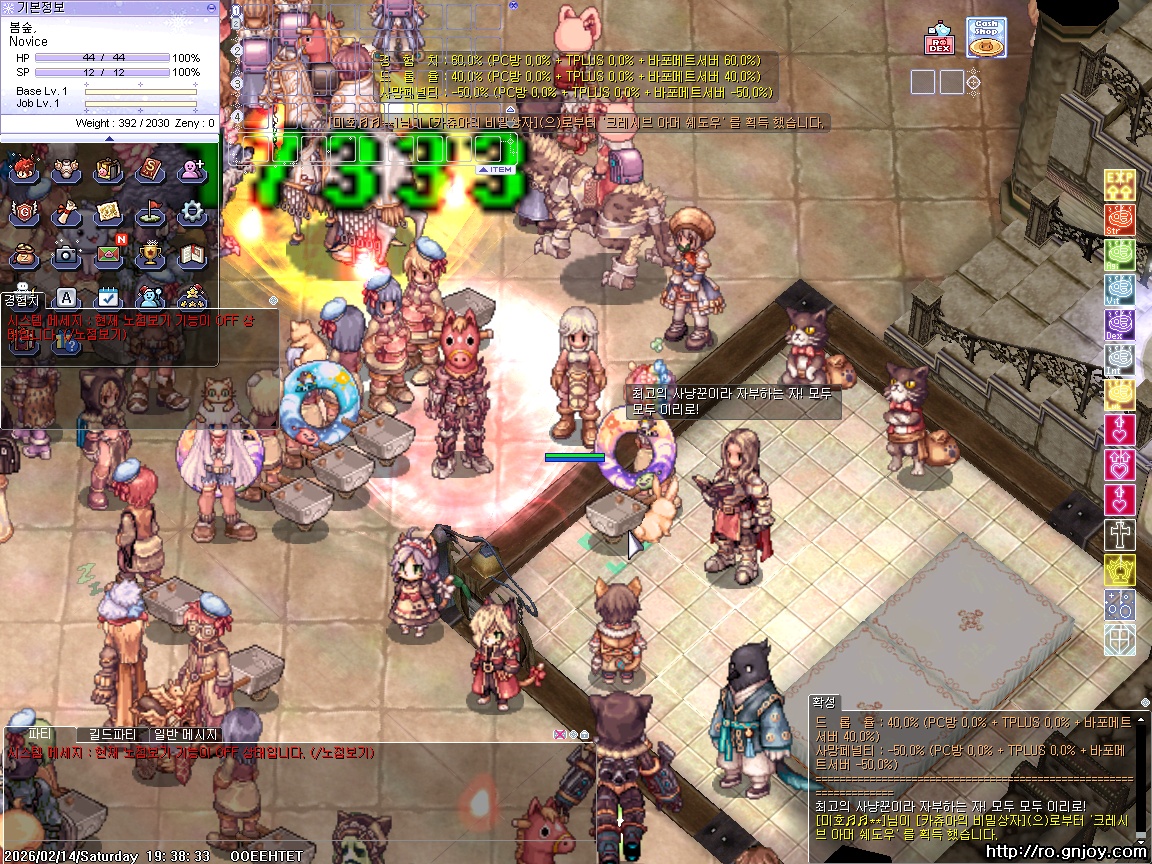Open the red S skill book icon

(x=150, y=170)
